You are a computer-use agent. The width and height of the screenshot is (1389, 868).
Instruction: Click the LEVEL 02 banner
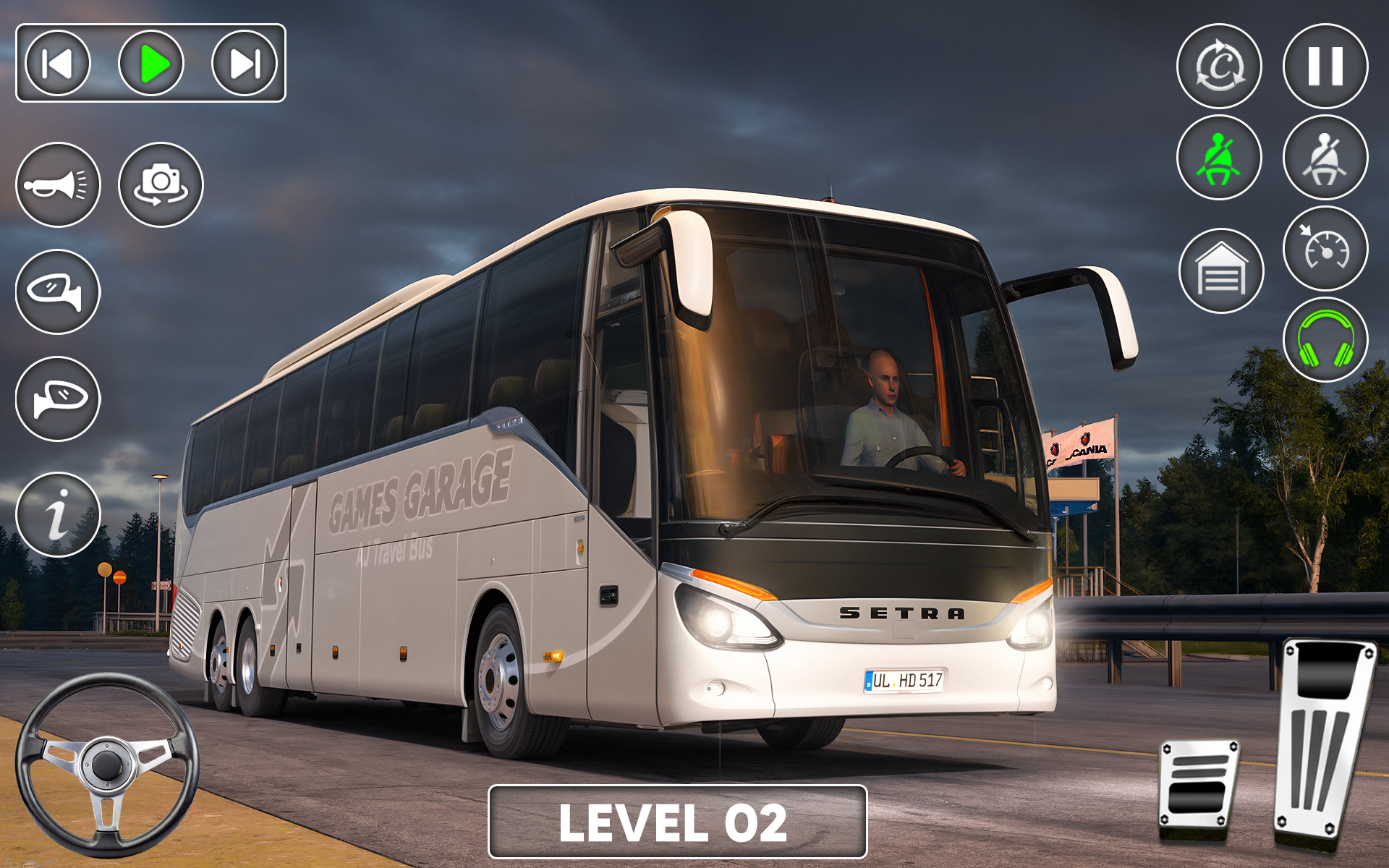pyautogui.click(x=680, y=822)
